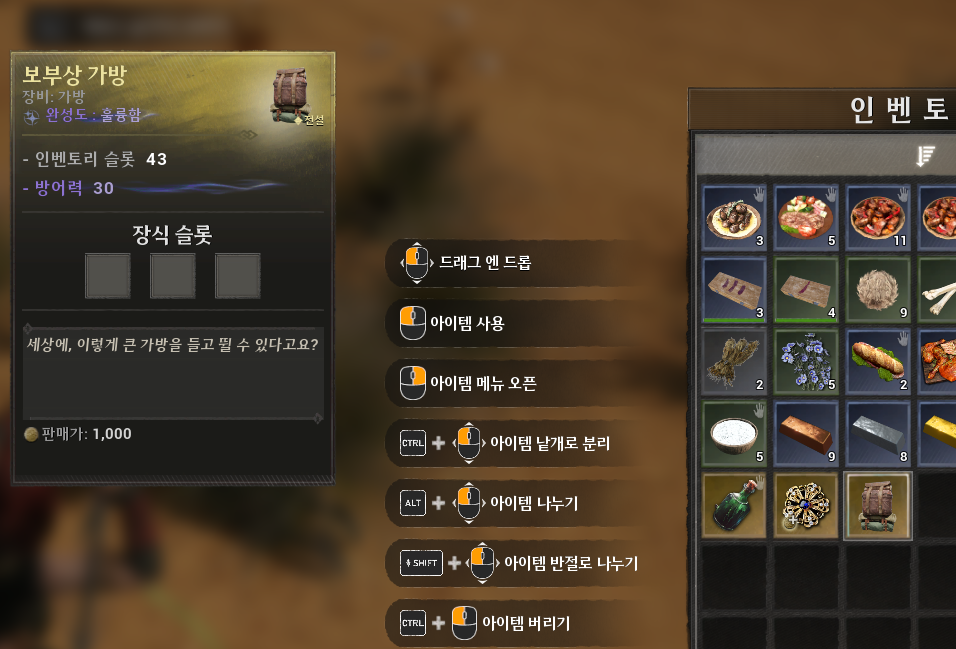The image size is (956, 649).
Task: Click the bowl of white powder
Action: pyautogui.click(x=733, y=434)
